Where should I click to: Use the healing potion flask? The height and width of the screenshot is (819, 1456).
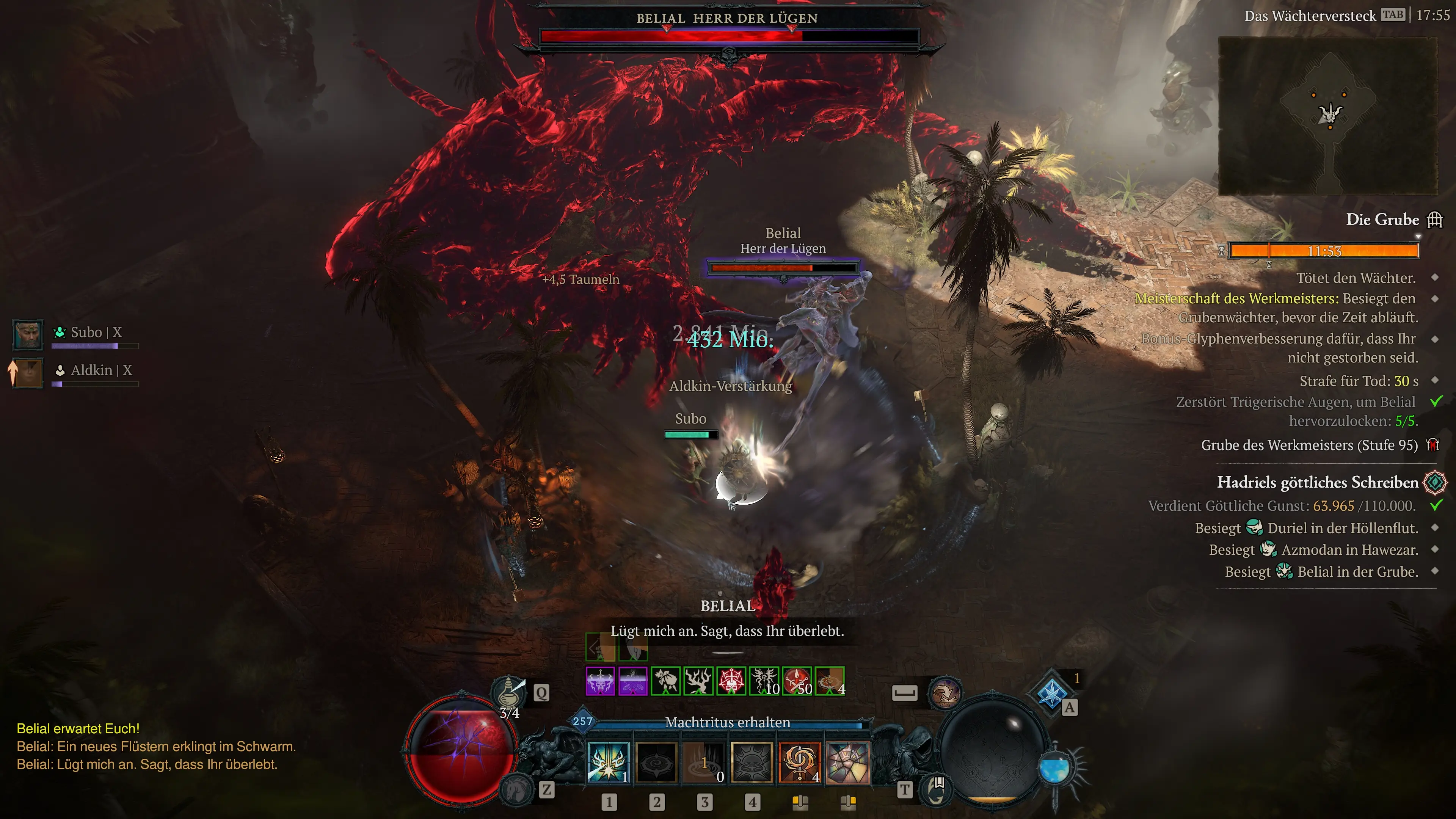pyautogui.click(x=508, y=690)
